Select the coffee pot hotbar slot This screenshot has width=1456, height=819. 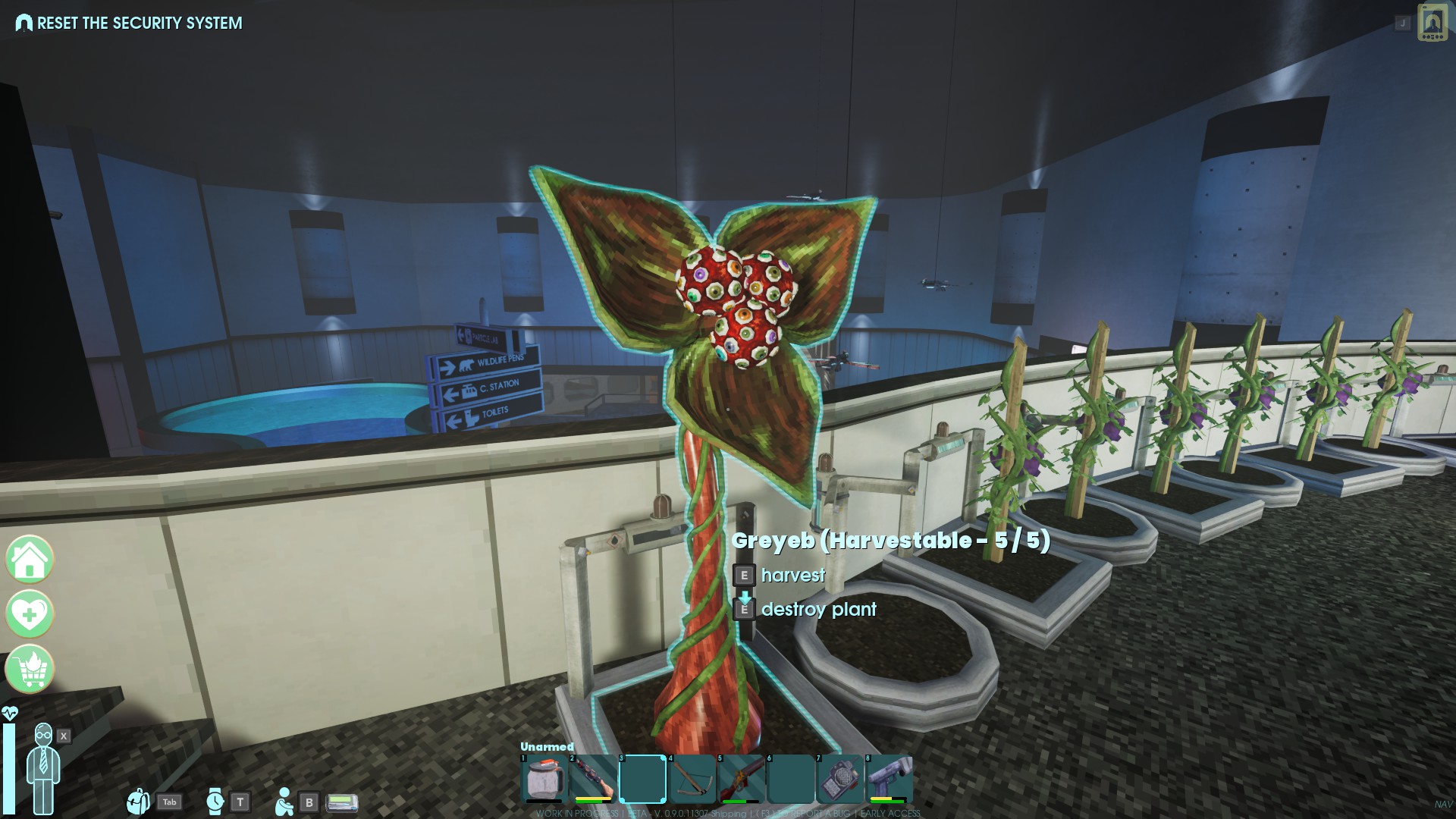pyautogui.click(x=543, y=778)
